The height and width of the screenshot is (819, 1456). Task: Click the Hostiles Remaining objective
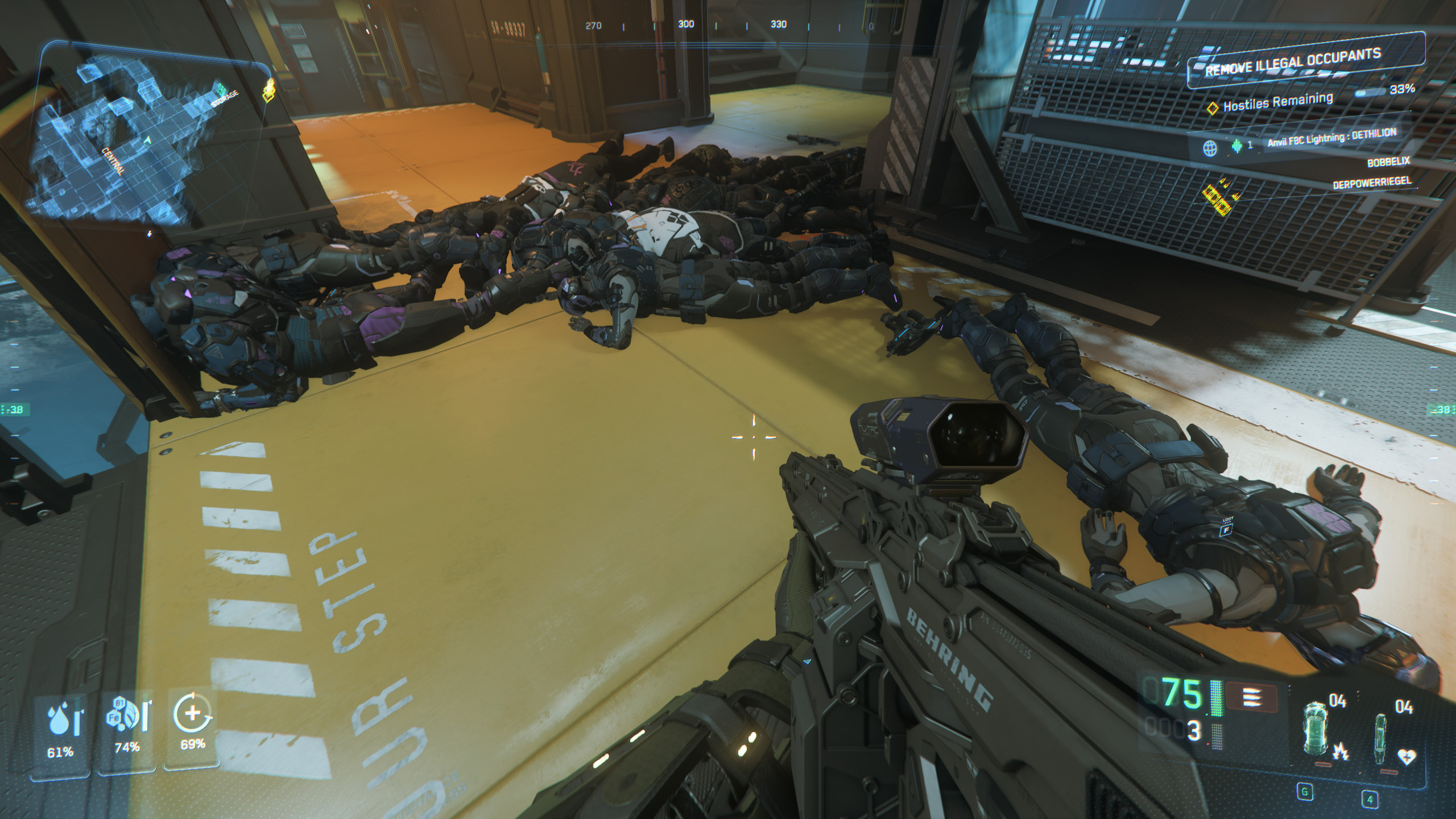(1277, 102)
